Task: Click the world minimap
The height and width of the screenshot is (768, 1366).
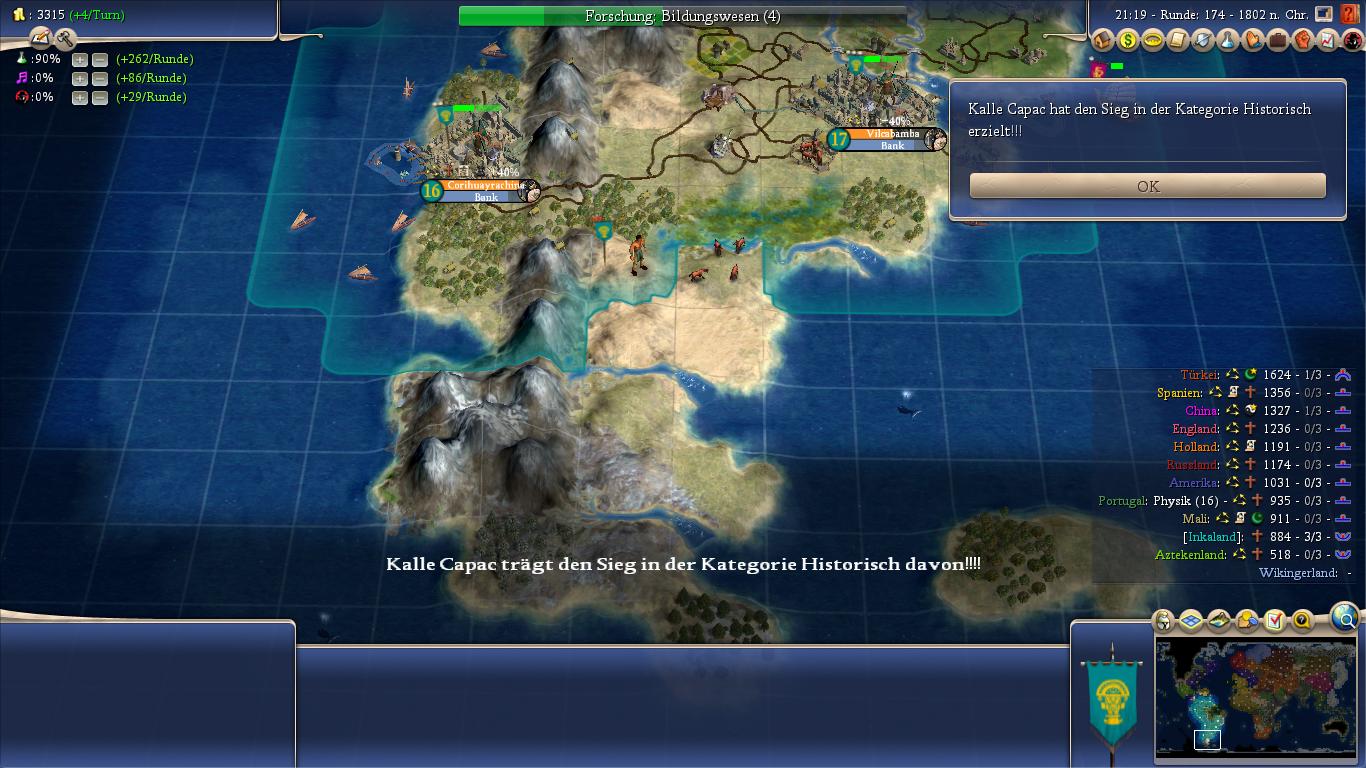Action: 1255,698
